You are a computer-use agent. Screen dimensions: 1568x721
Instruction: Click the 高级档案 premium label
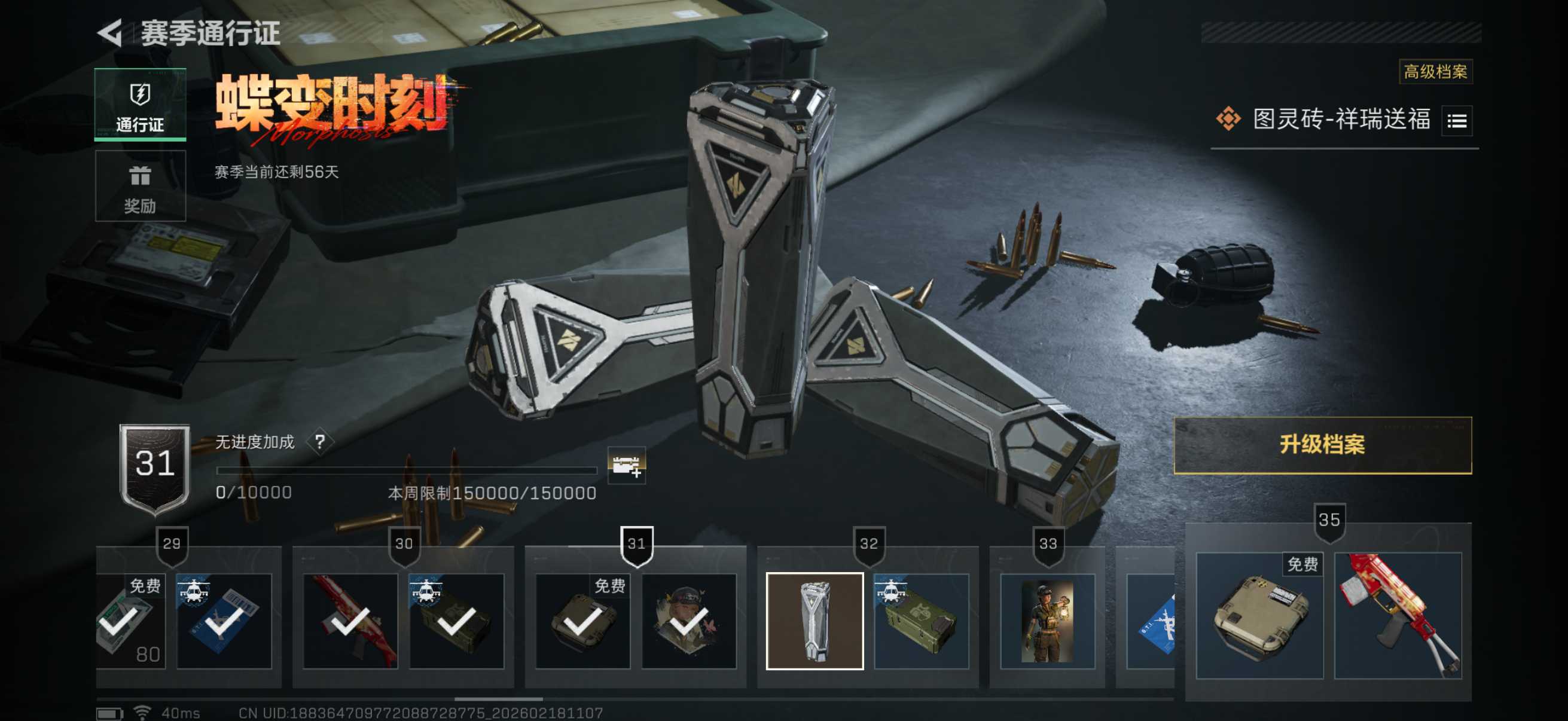tap(1435, 72)
